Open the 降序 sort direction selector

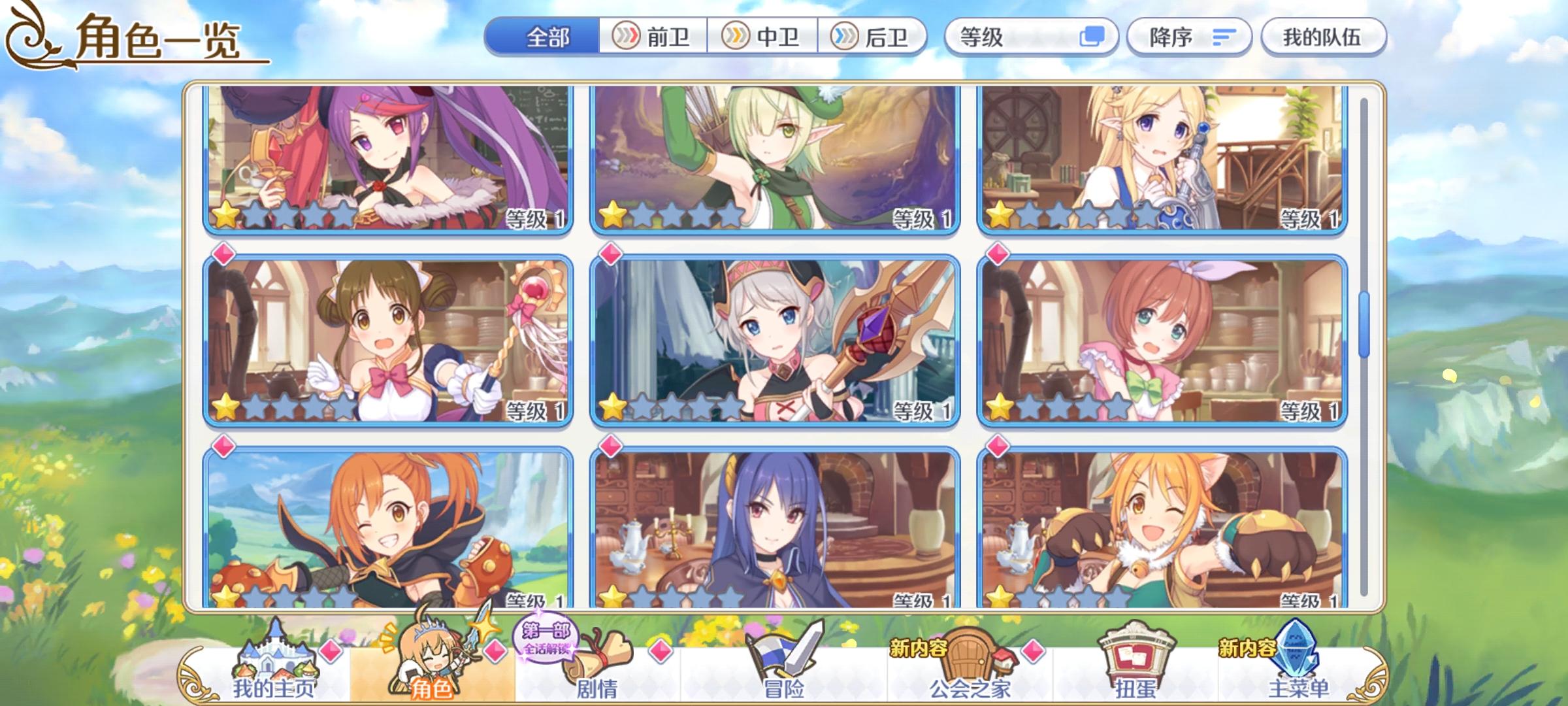point(1189,37)
